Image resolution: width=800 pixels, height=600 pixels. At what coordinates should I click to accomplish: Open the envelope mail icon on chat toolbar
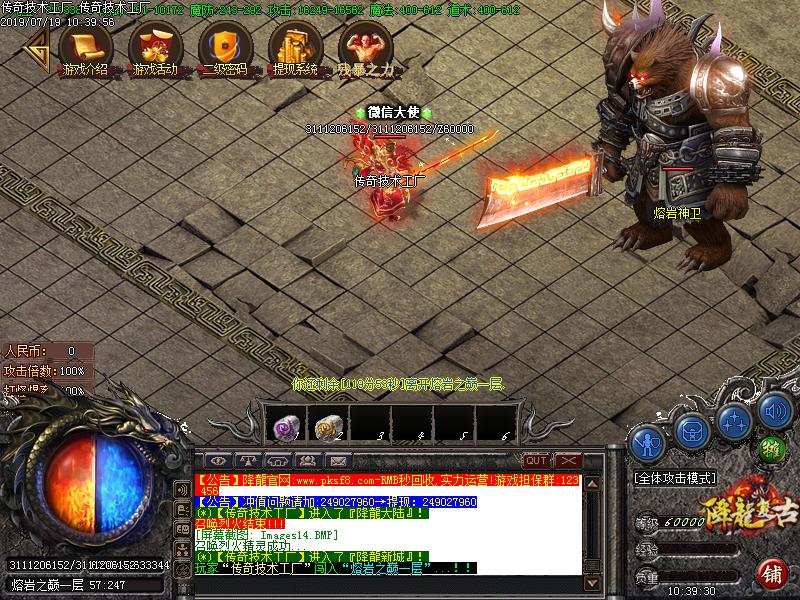[336, 460]
